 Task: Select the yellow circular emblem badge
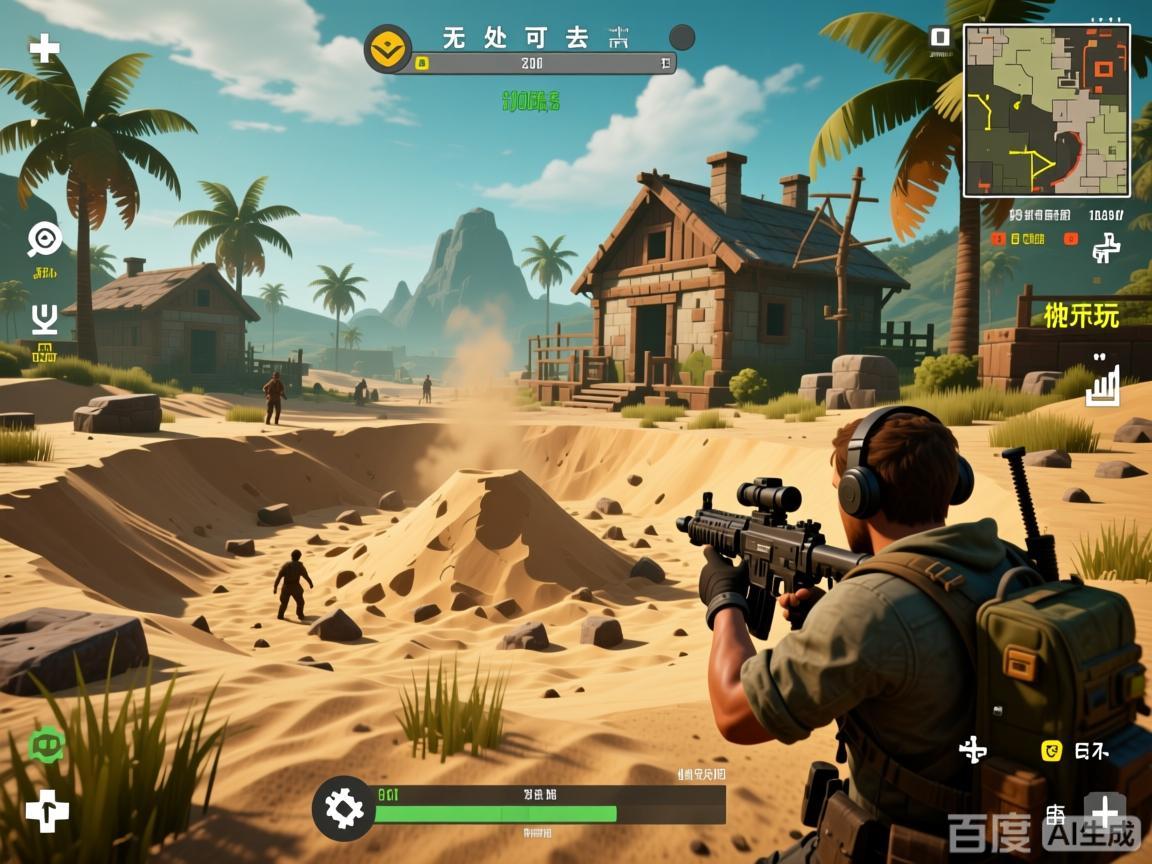pos(388,48)
